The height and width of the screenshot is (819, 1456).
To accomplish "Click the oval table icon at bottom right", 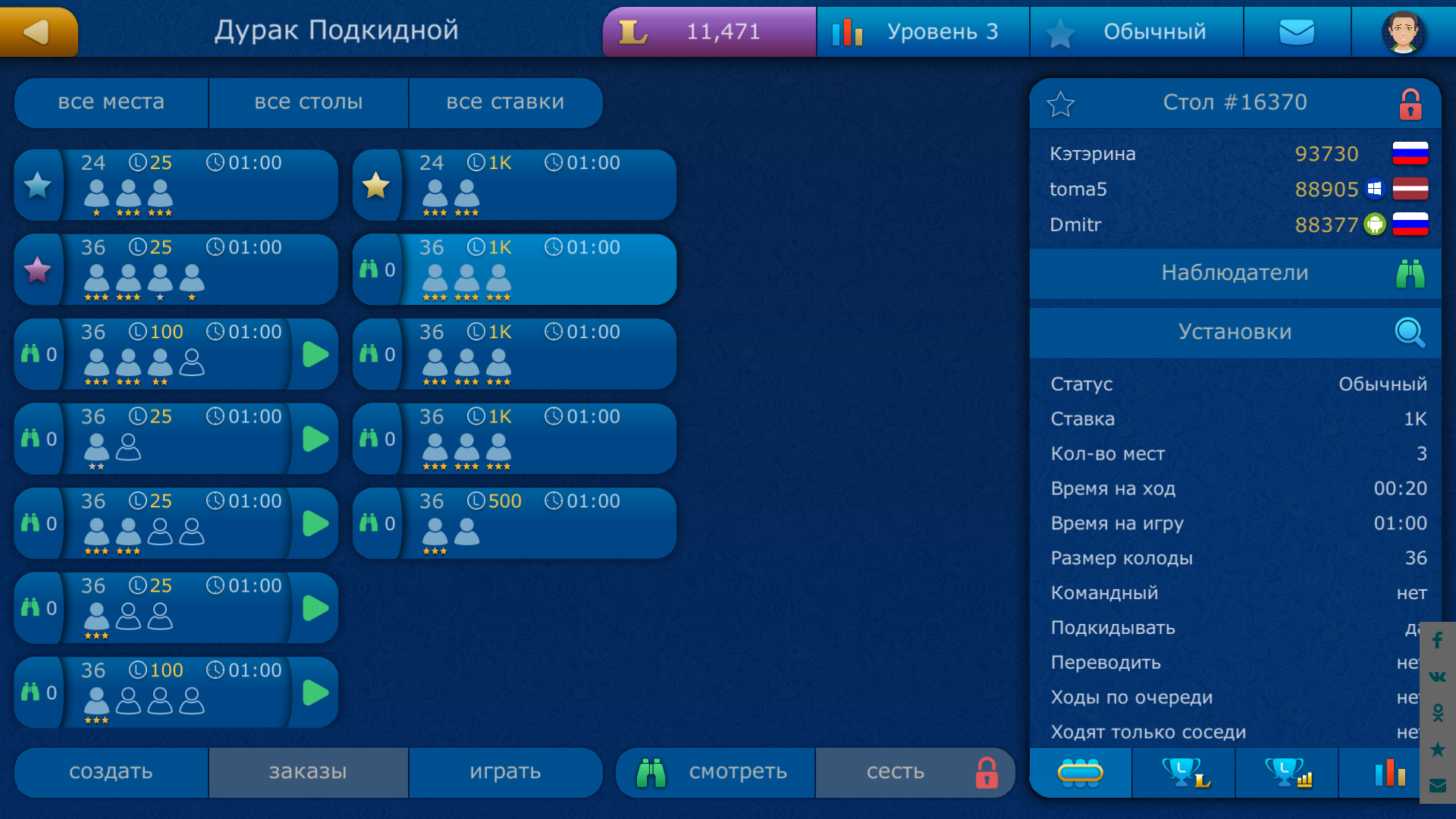I will [x=1081, y=773].
